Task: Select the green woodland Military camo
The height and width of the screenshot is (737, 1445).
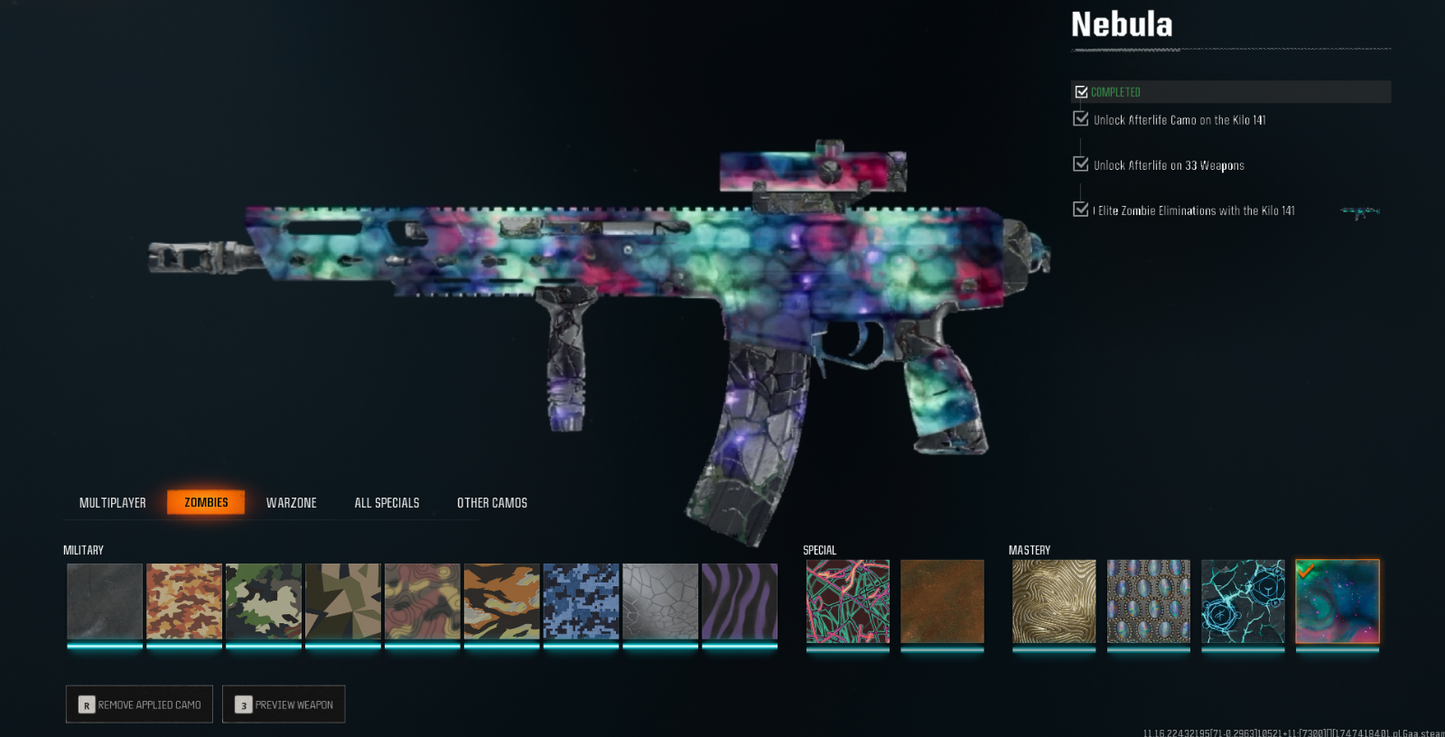Action: [x=263, y=602]
